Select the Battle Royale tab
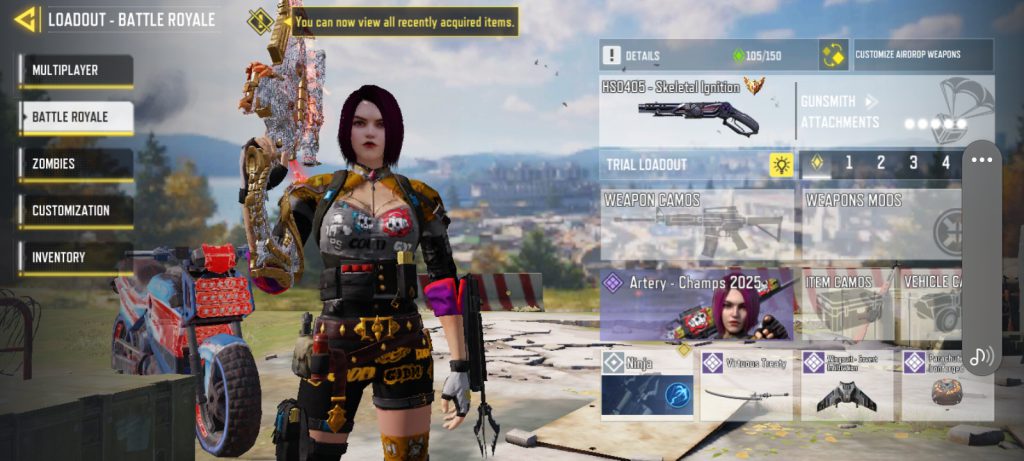Screen dimensions: 1024x461 [x=75, y=117]
